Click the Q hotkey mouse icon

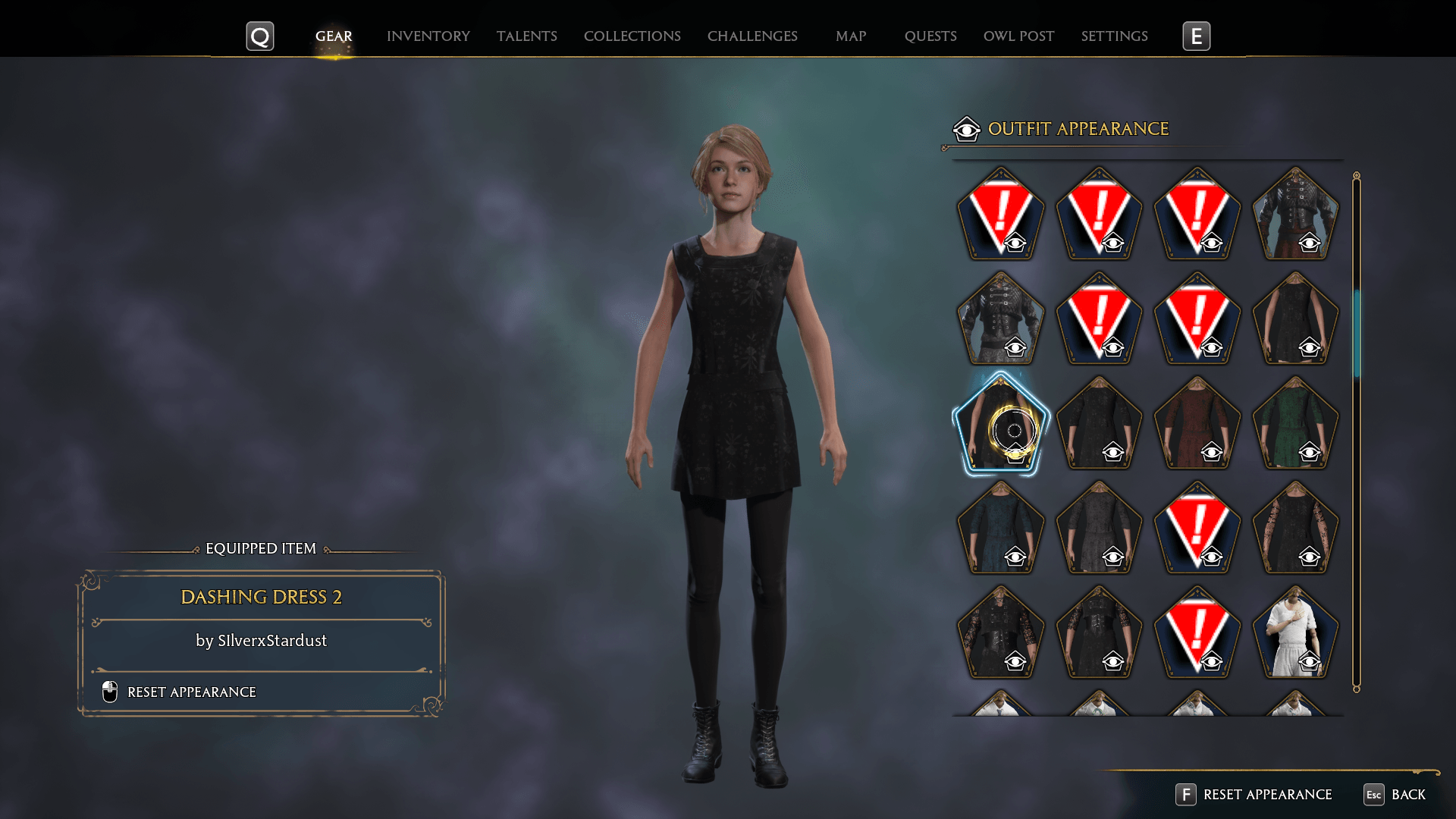pyautogui.click(x=260, y=35)
